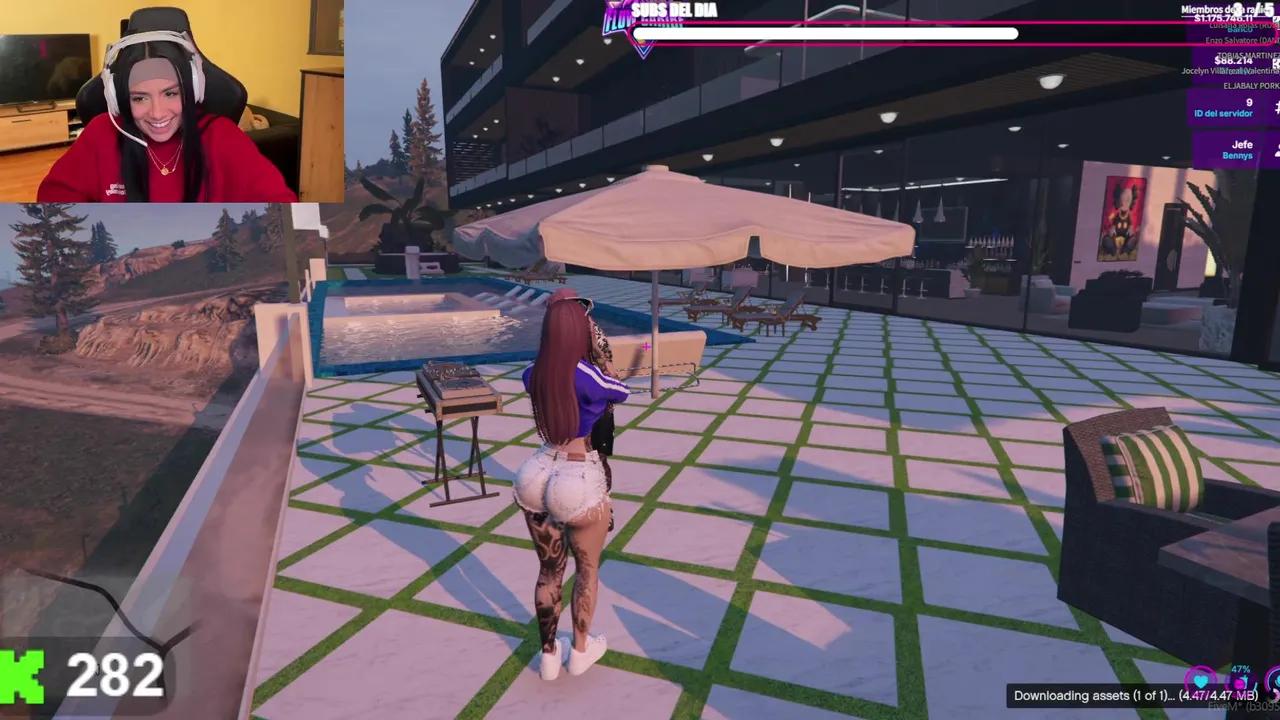Toggle the Miembros de la raid counter
This screenshot has width=1280, height=720.
1232,8
